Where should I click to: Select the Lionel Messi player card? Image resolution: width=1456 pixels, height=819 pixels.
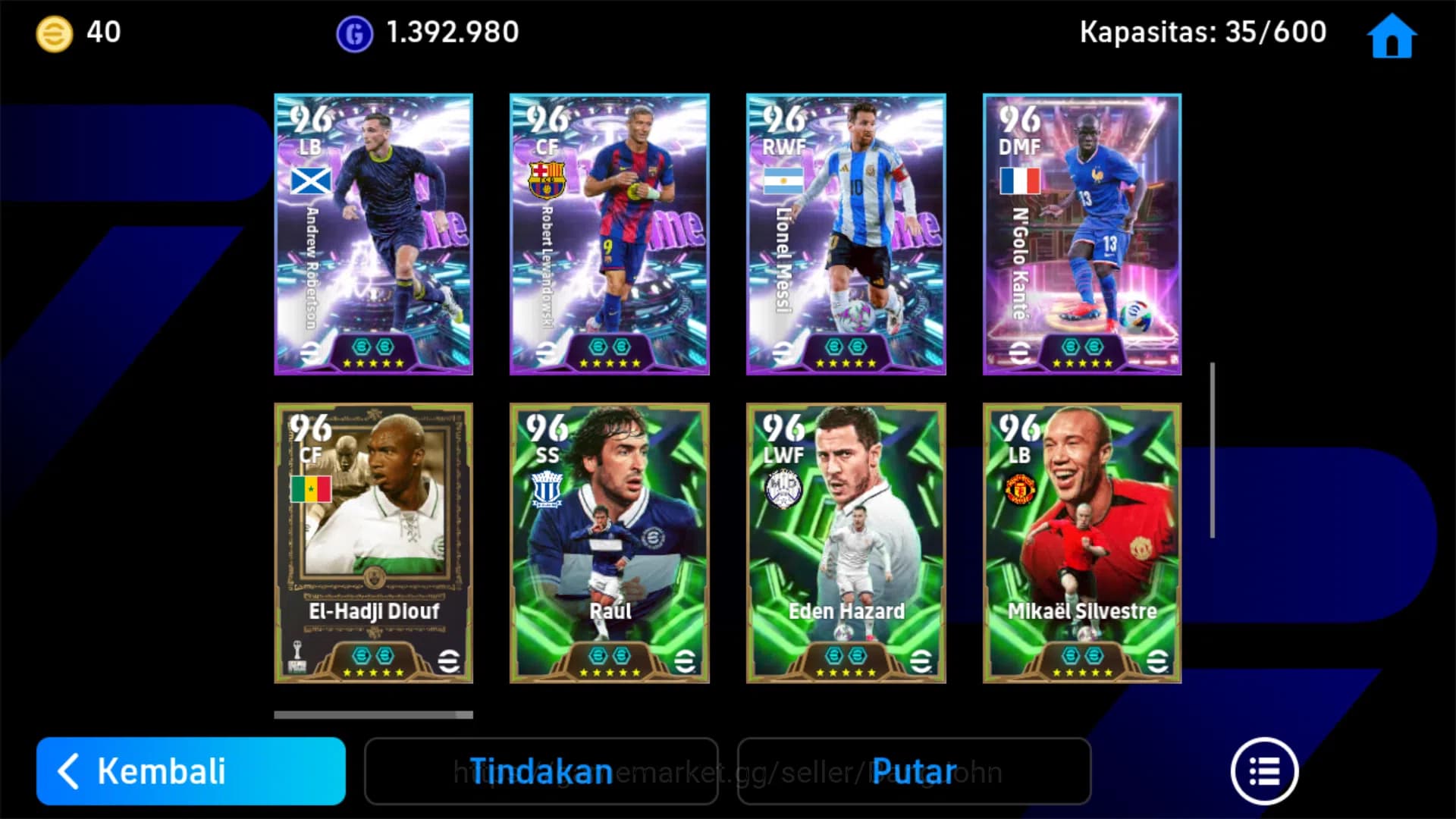click(x=846, y=233)
